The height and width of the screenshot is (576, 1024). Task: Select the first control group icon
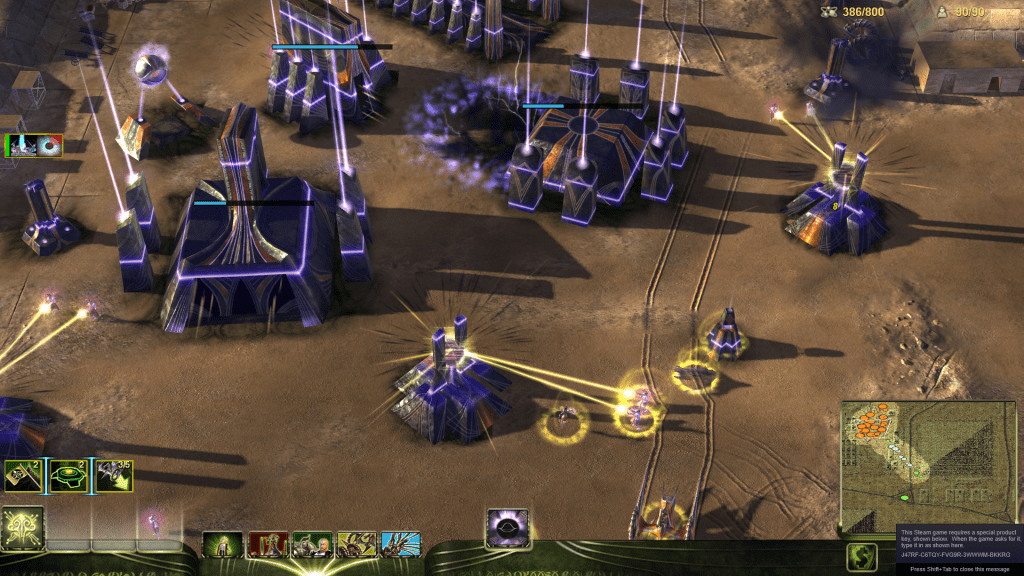tap(22, 477)
